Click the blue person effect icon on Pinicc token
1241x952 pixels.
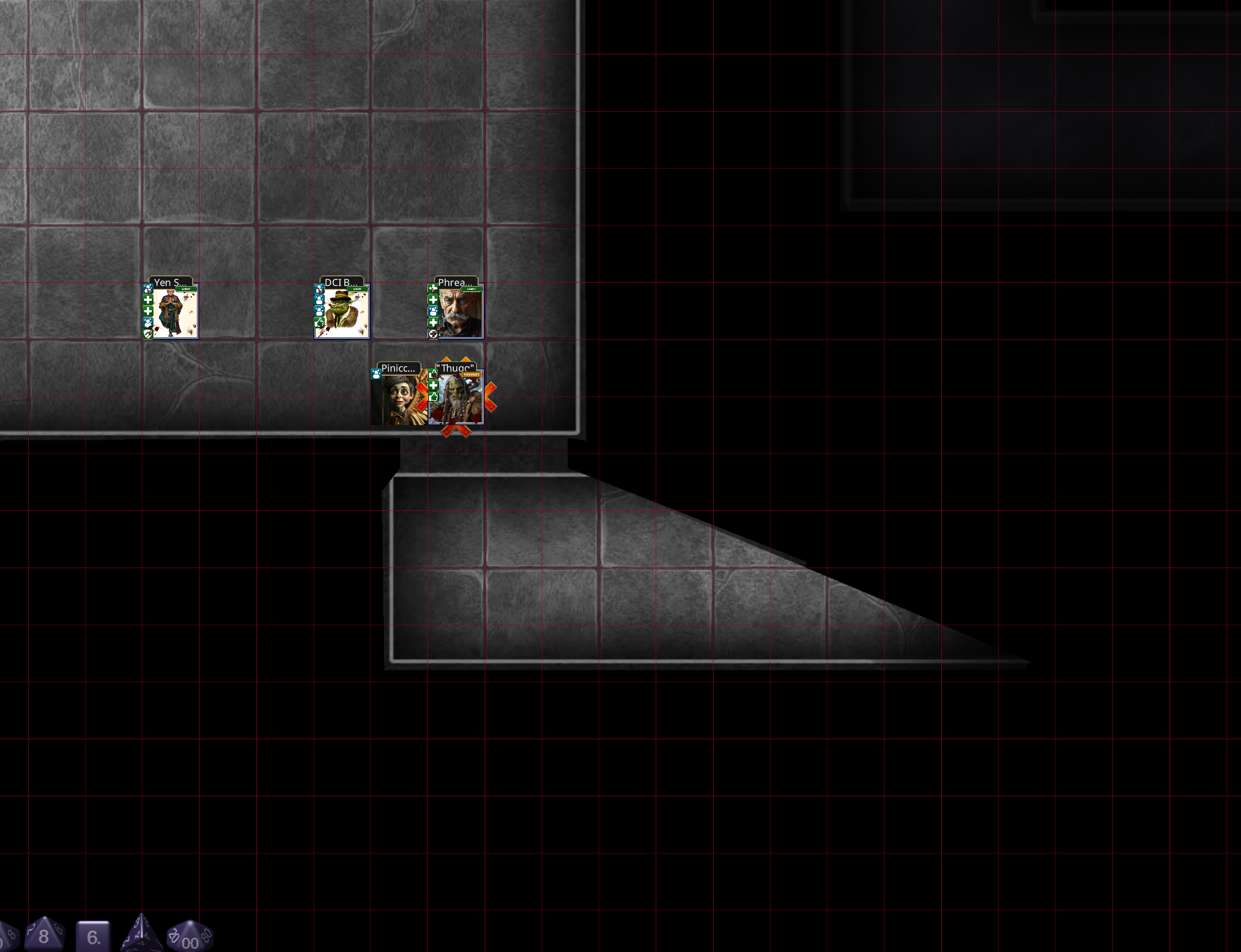[x=377, y=375]
